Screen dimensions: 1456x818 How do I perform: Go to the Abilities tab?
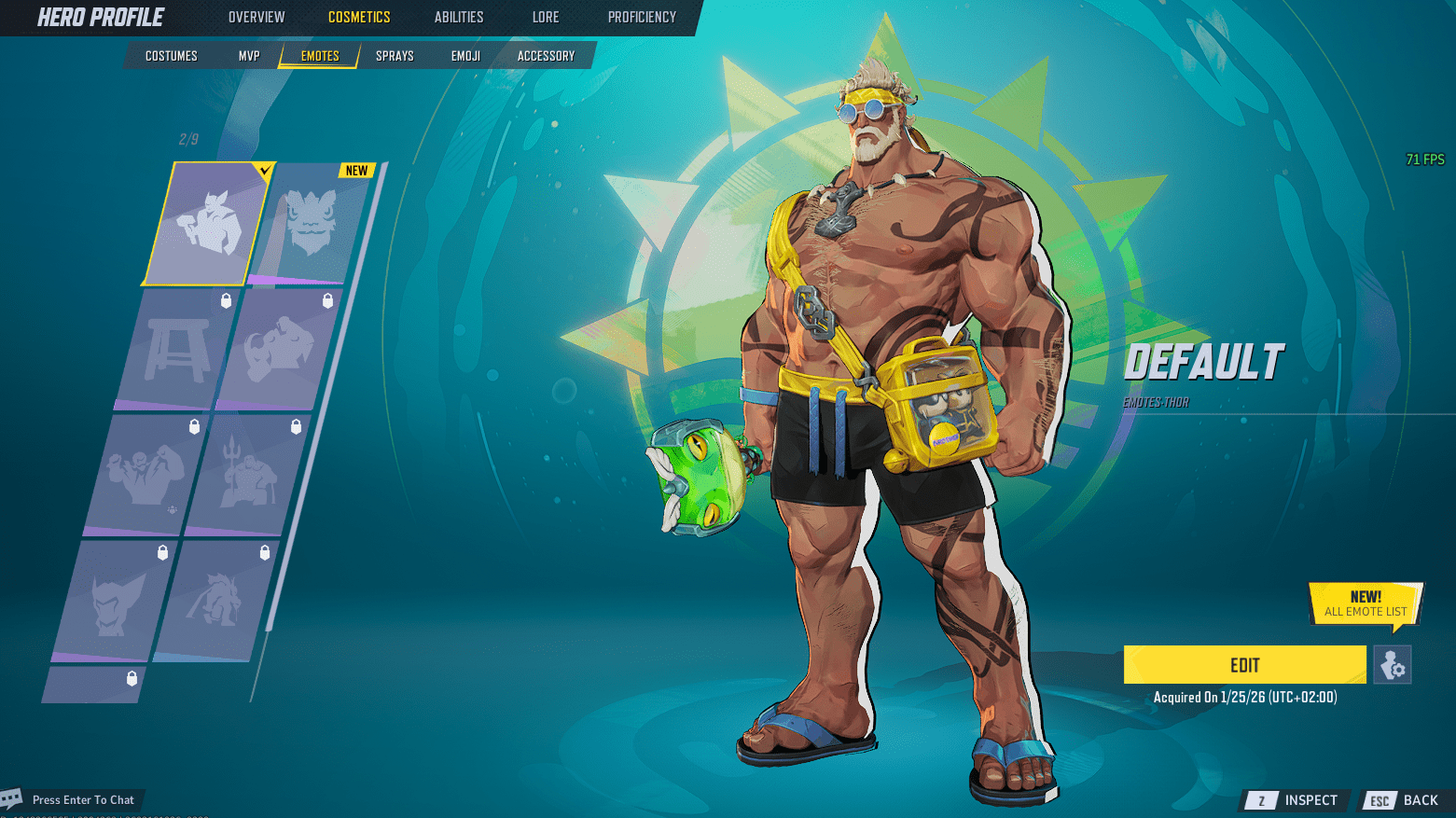pos(459,17)
